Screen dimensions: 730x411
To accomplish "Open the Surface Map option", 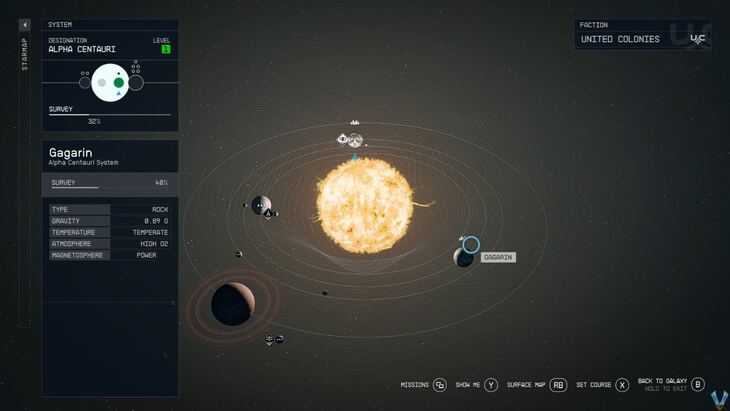I will (x=525, y=385).
